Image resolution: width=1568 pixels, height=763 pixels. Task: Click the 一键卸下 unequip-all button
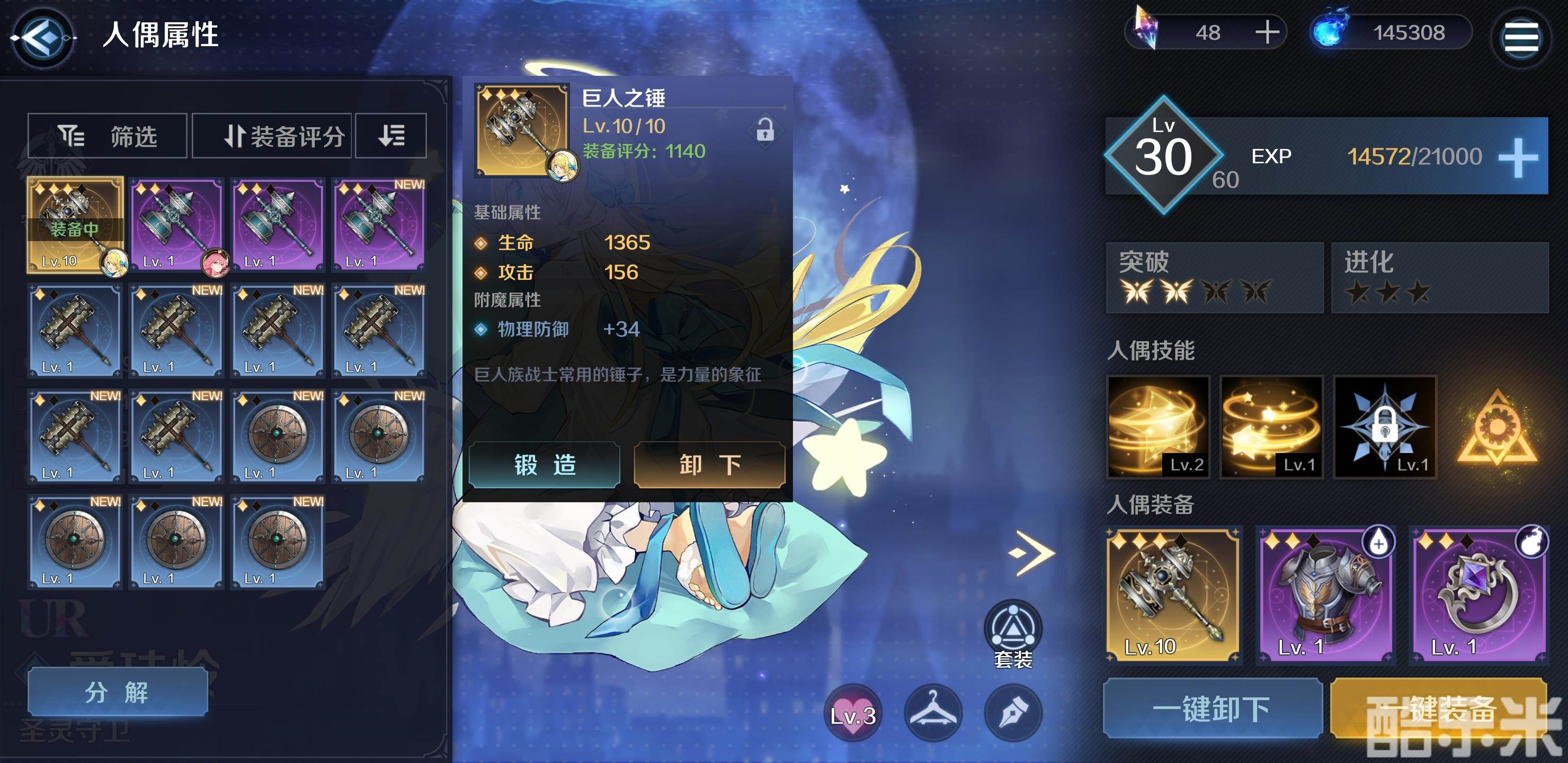(1212, 708)
